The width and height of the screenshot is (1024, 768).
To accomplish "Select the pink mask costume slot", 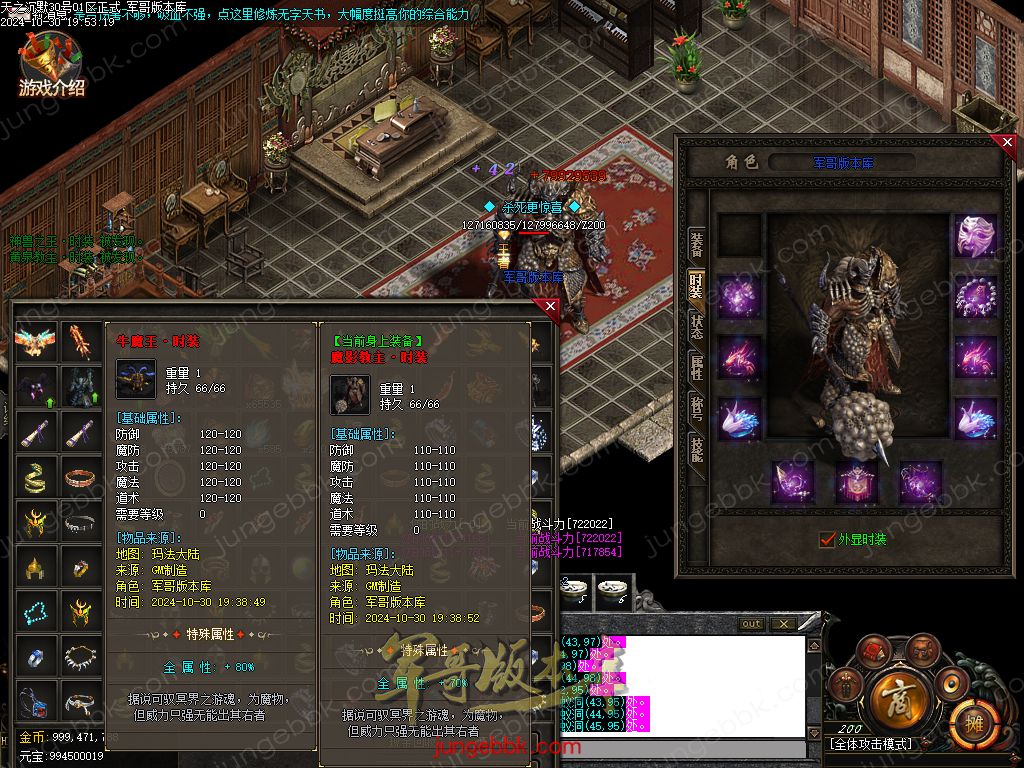I will tap(975, 236).
